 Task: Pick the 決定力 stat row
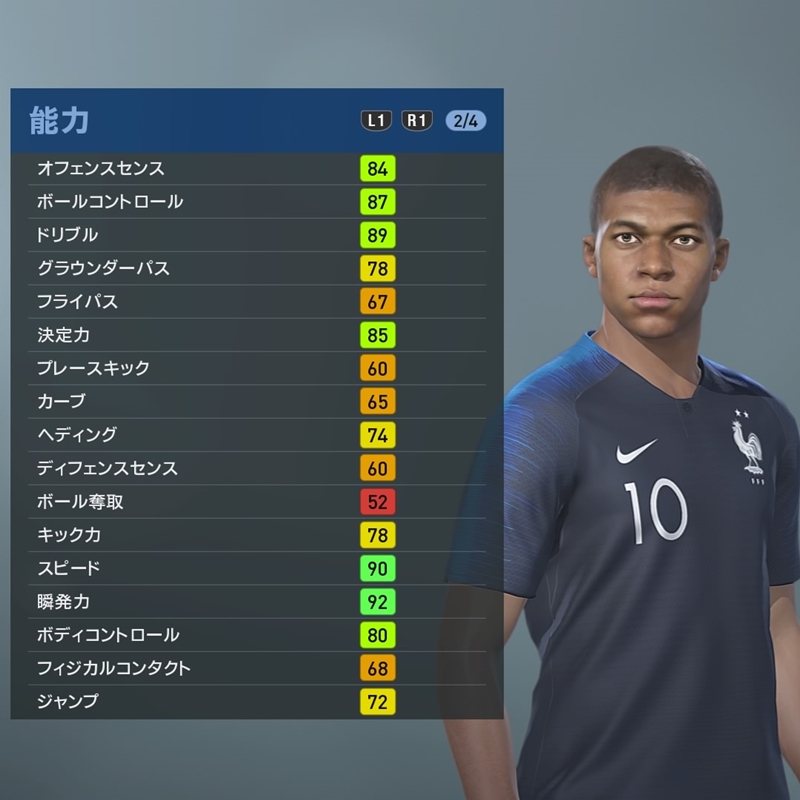pyautogui.click(x=256, y=335)
